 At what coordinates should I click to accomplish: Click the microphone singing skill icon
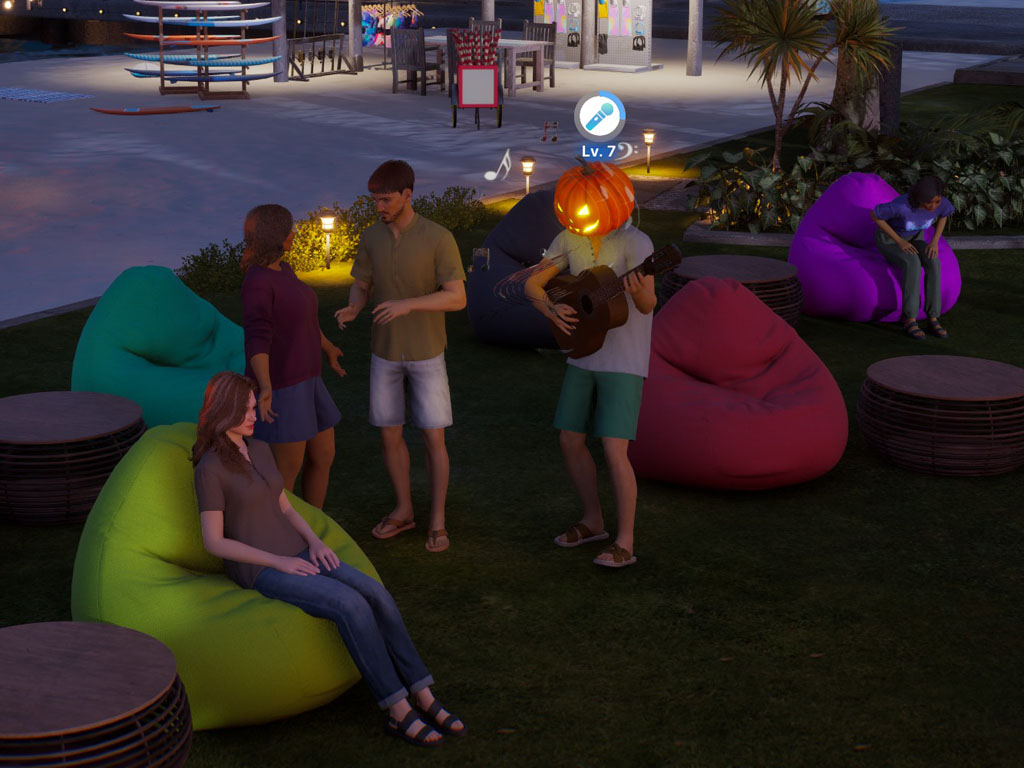pos(599,118)
